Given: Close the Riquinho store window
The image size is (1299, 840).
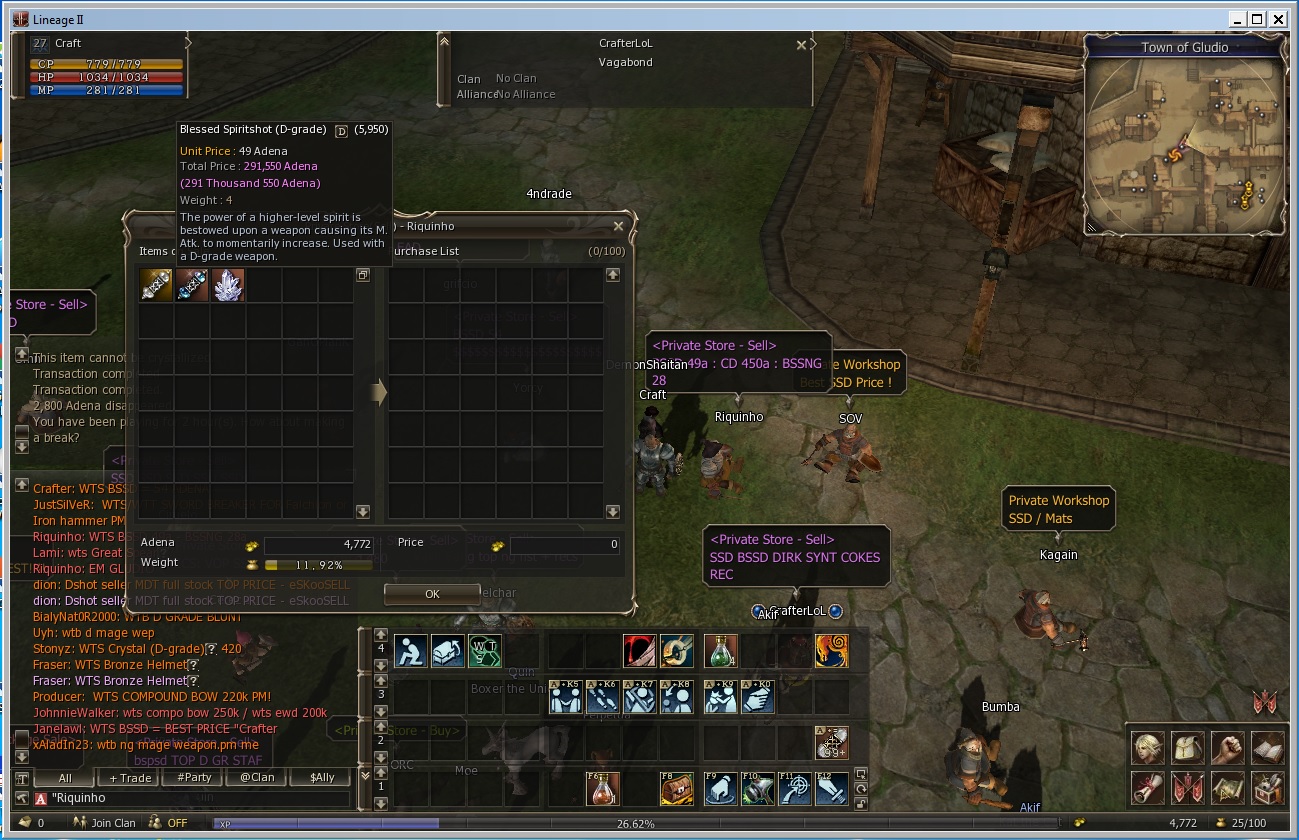Looking at the screenshot, I should (x=618, y=226).
